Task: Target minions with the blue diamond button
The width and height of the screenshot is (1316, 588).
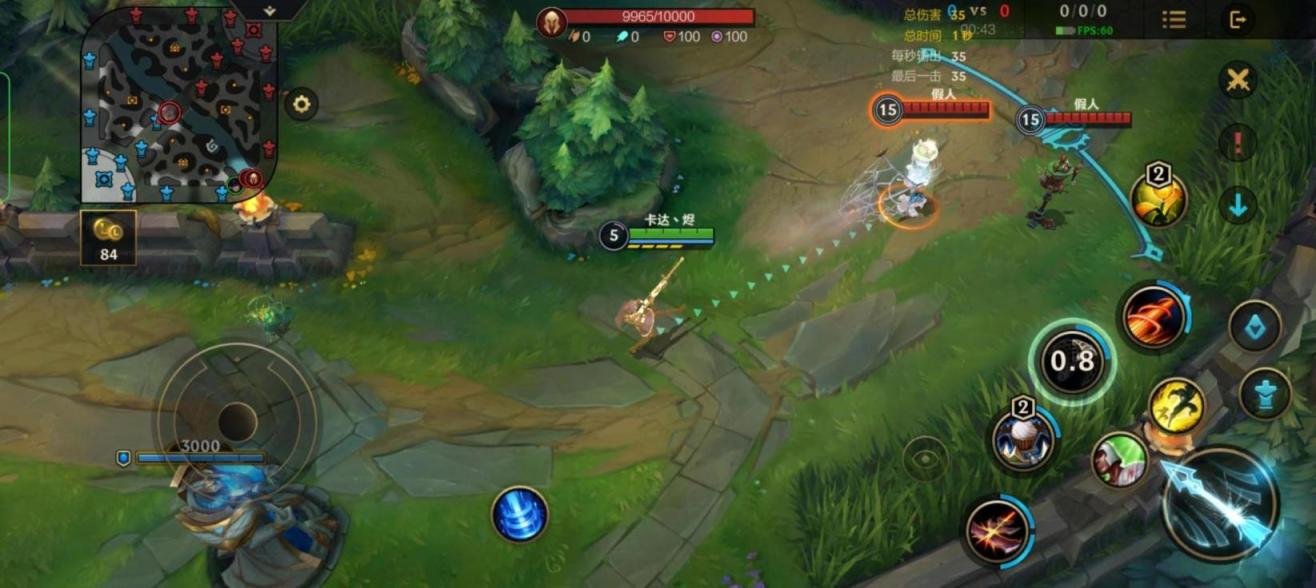Action: point(1255,326)
